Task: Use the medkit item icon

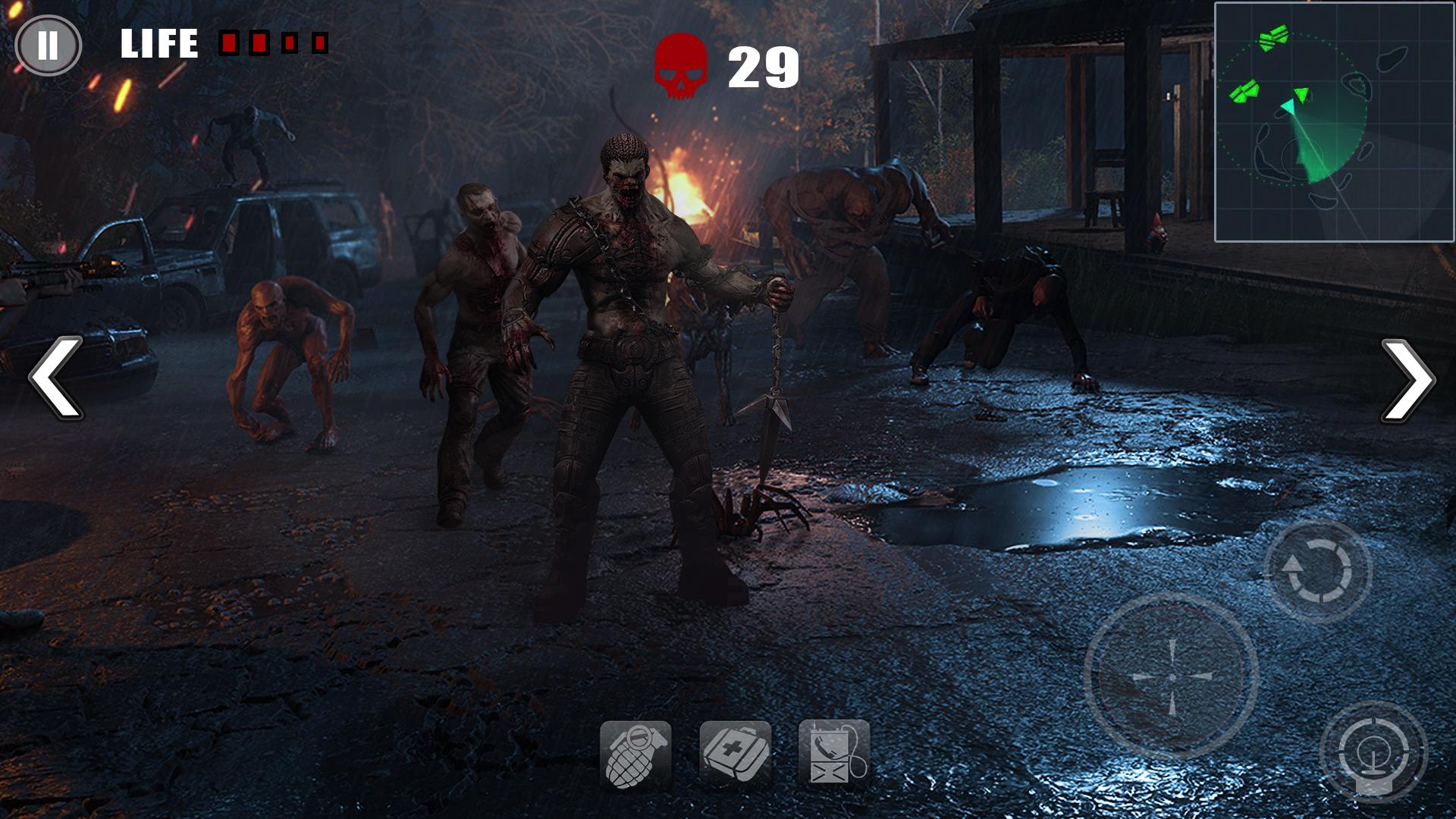Action: [x=735, y=753]
